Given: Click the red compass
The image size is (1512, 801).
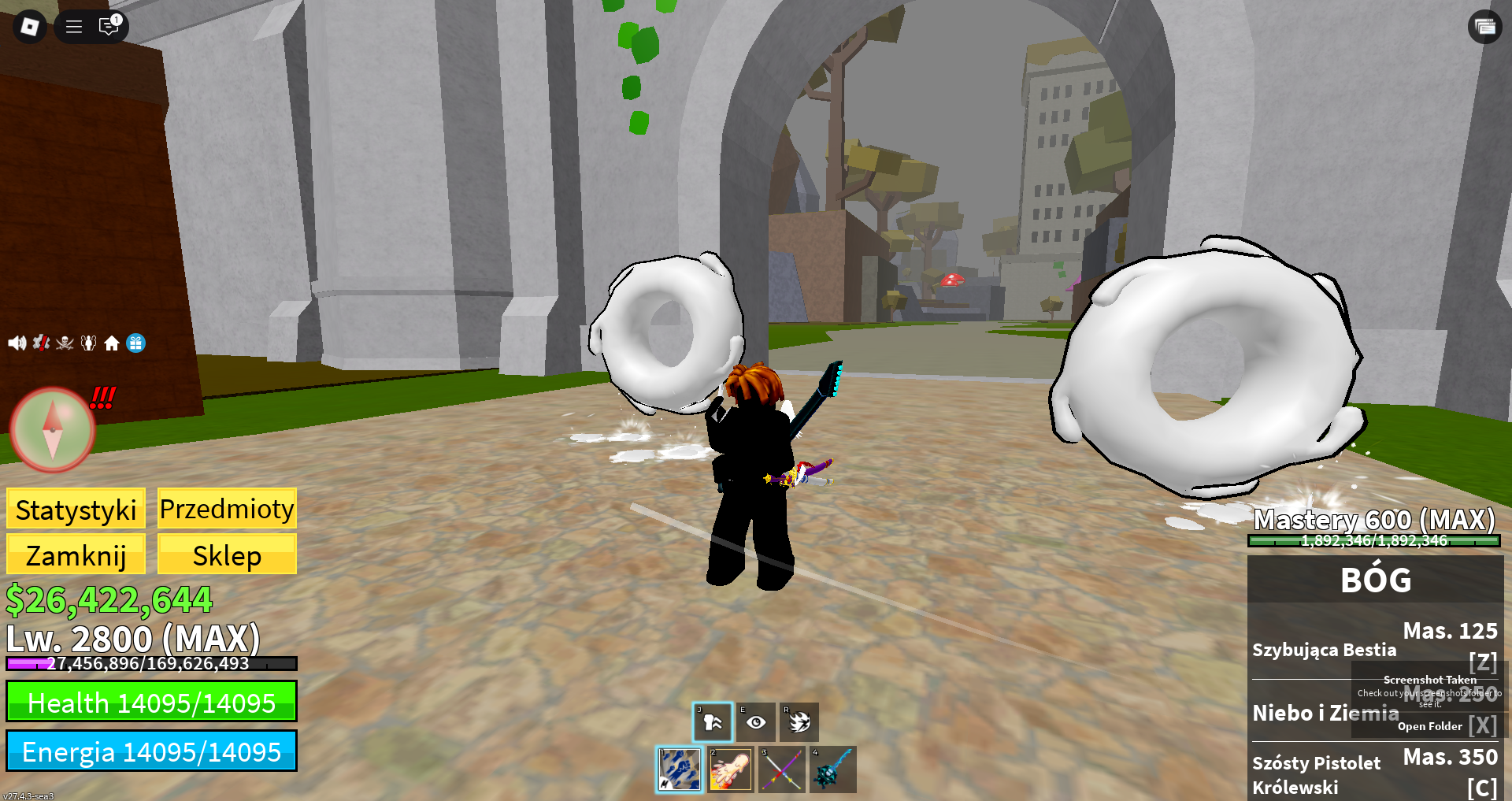Looking at the screenshot, I should click(52, 429).
